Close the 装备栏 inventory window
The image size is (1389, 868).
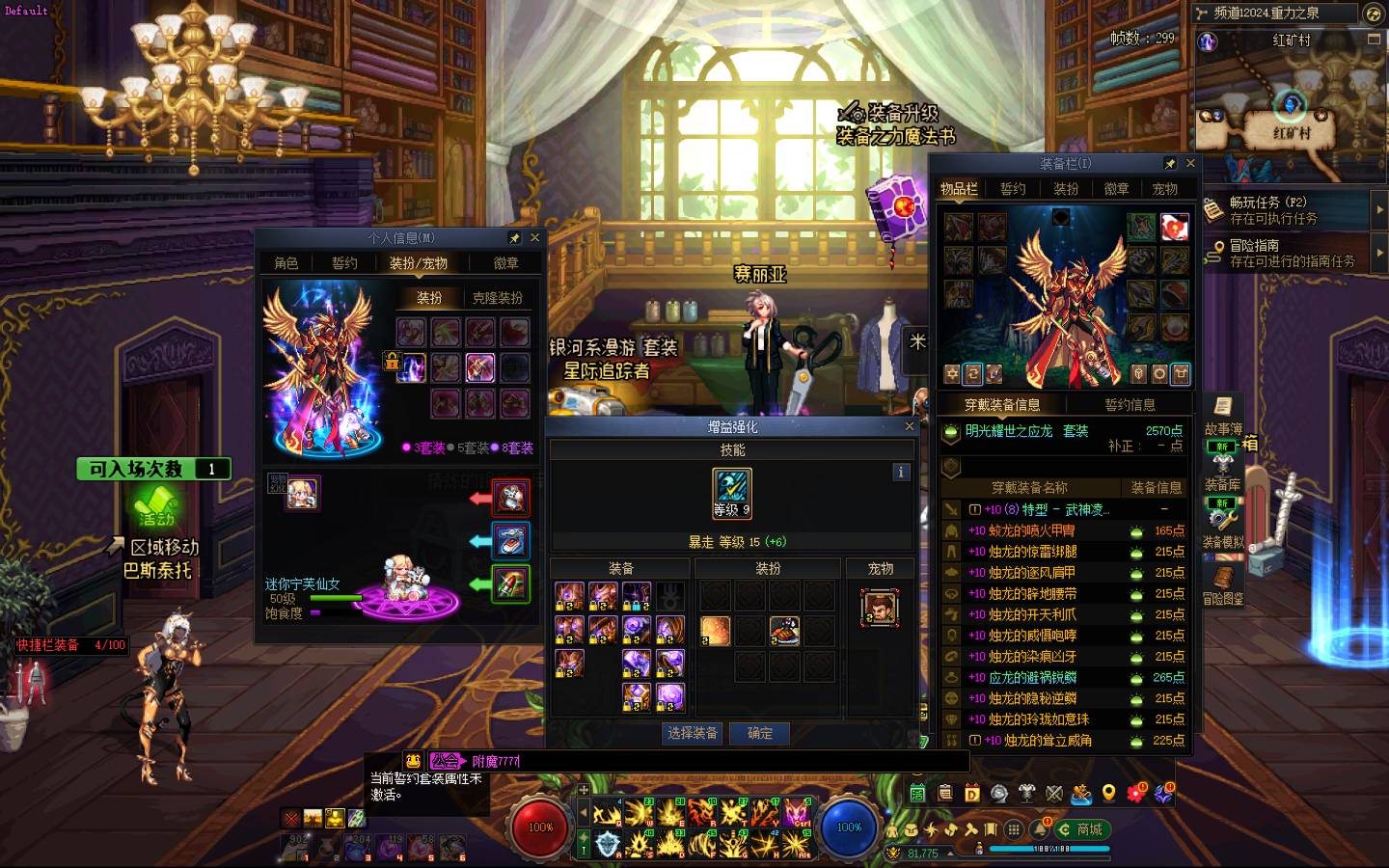pyautogui.click(x=1190, y=164)
